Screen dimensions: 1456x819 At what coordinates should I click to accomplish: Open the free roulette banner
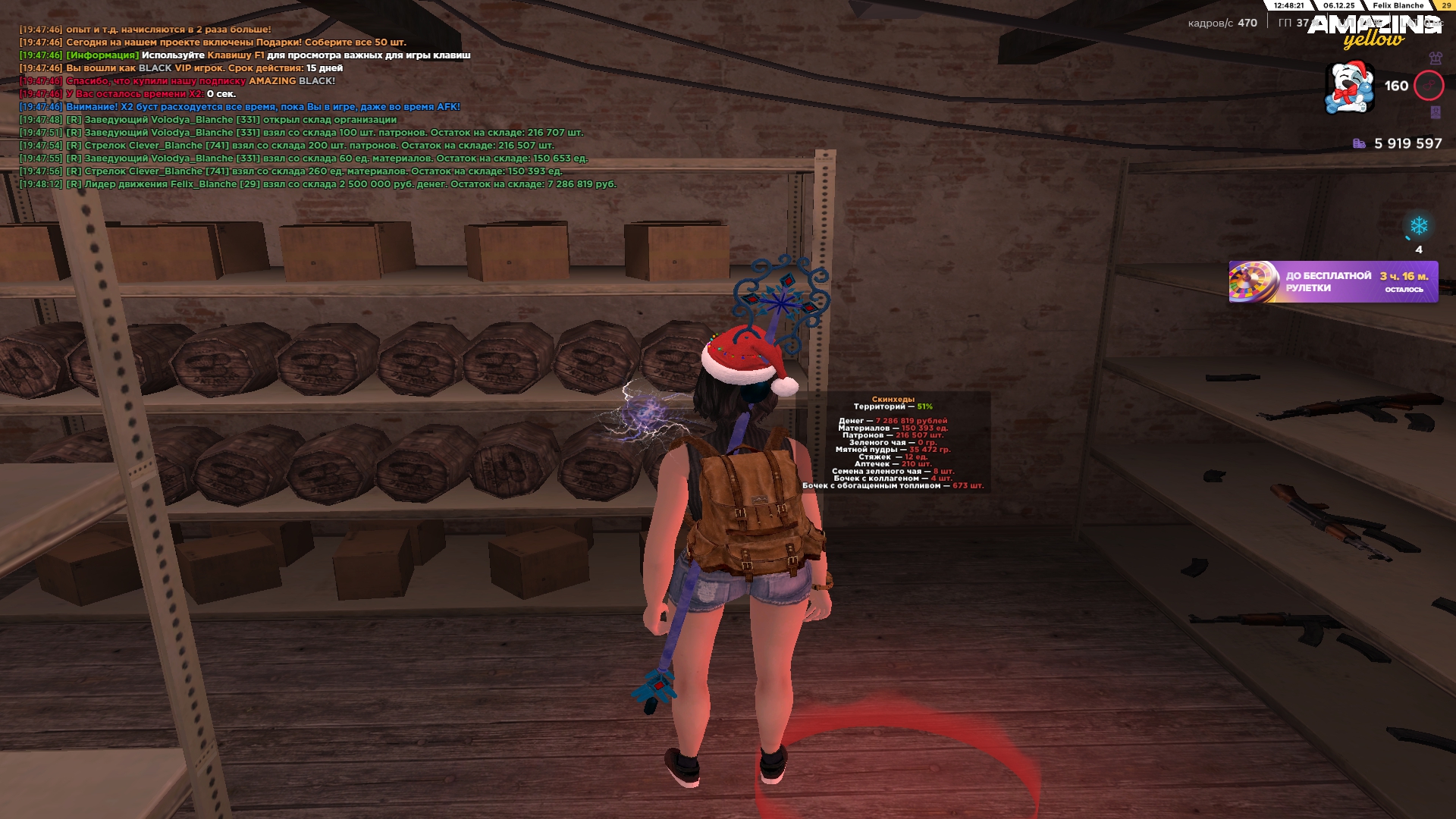pos(1332,282)
